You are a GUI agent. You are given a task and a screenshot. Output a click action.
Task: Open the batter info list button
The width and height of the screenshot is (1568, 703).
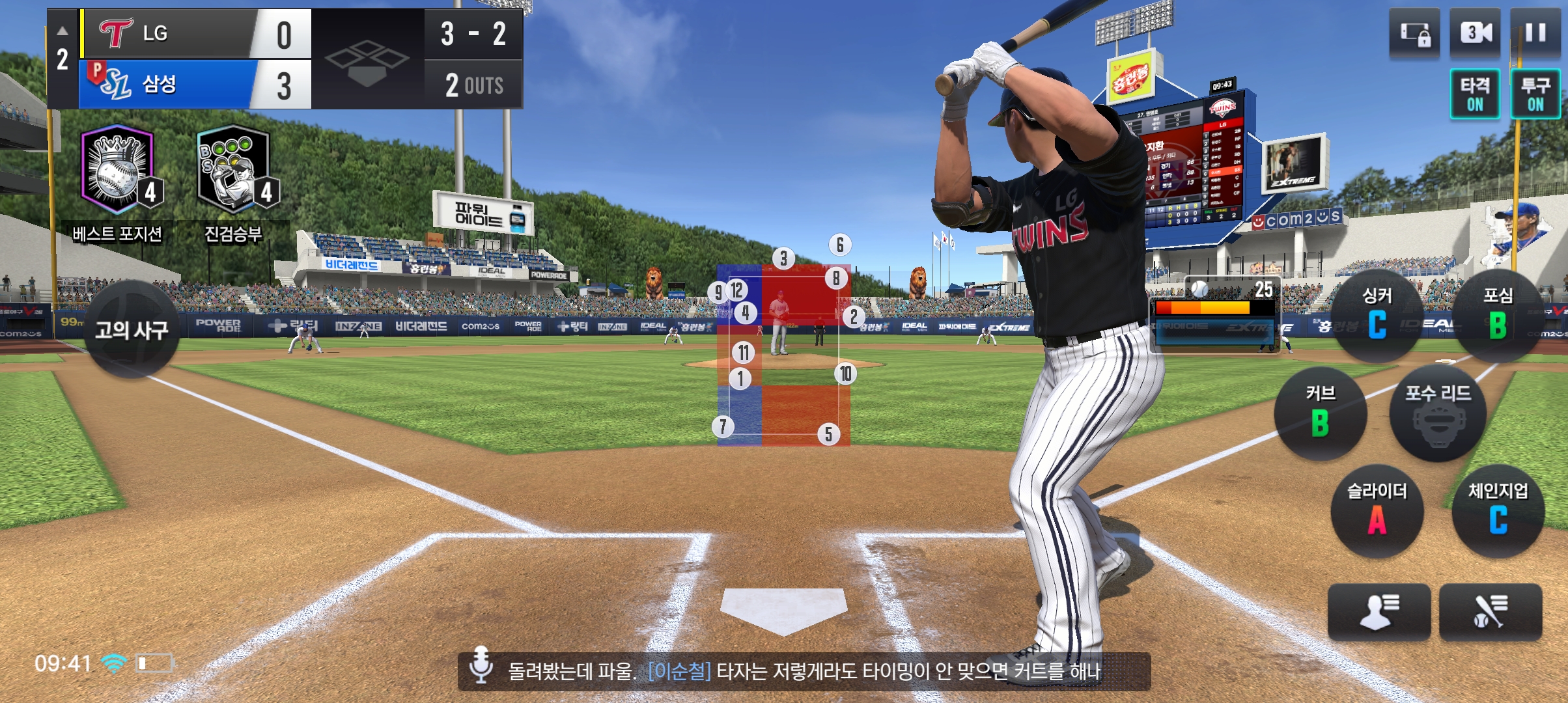pos(1491,612)
